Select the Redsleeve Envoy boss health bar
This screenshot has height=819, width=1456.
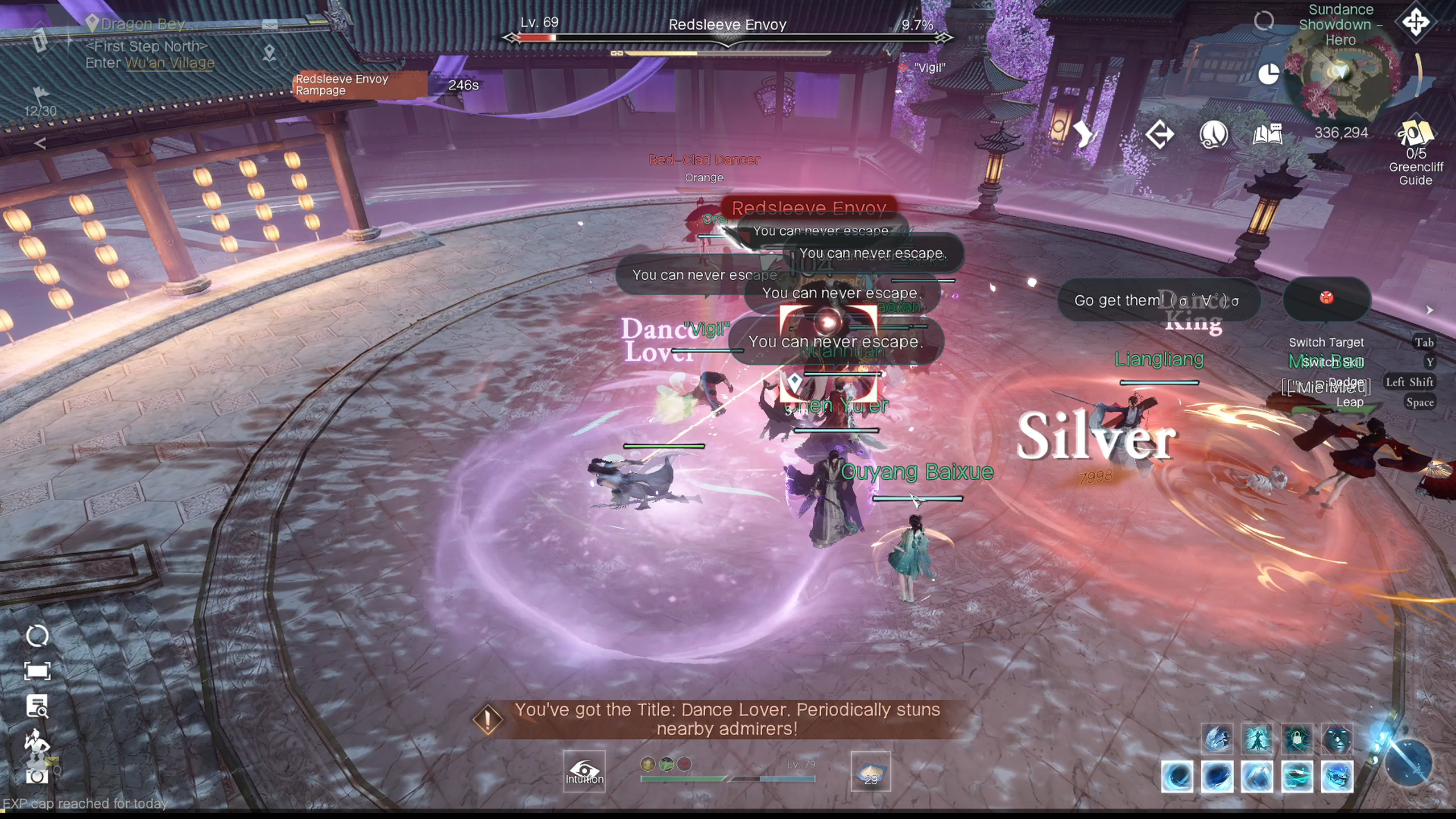coord(728,37)
